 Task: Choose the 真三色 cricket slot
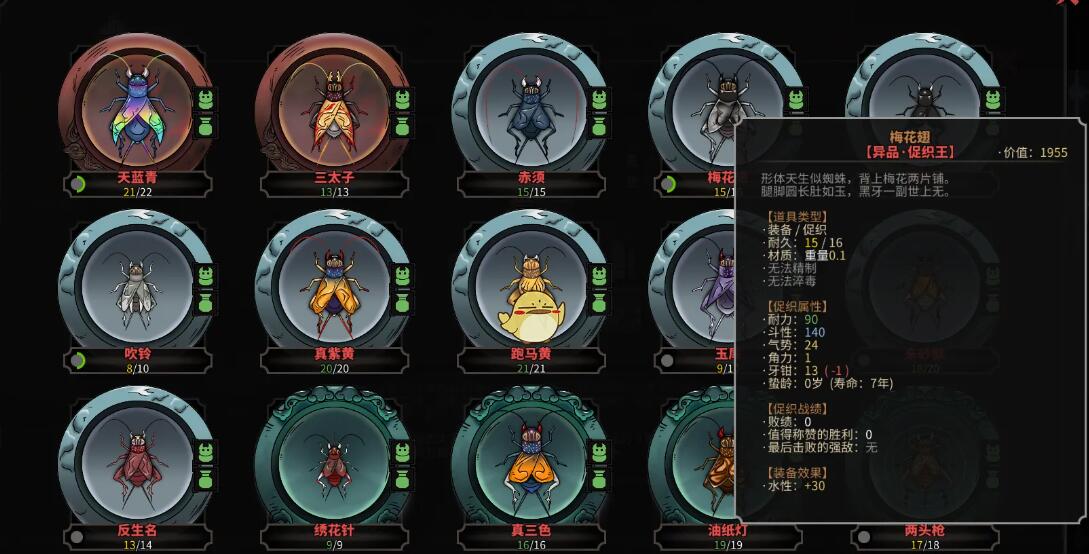point(527,461)
